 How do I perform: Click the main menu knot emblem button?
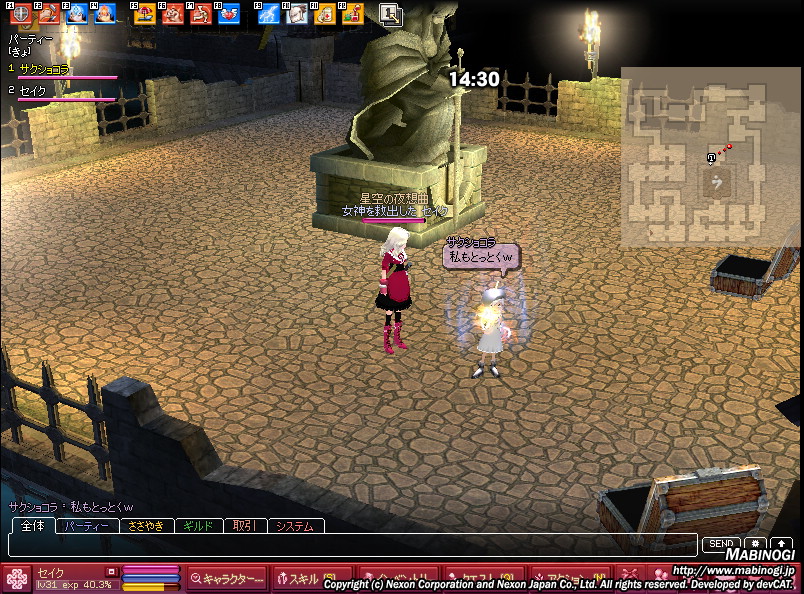(16, 579)
